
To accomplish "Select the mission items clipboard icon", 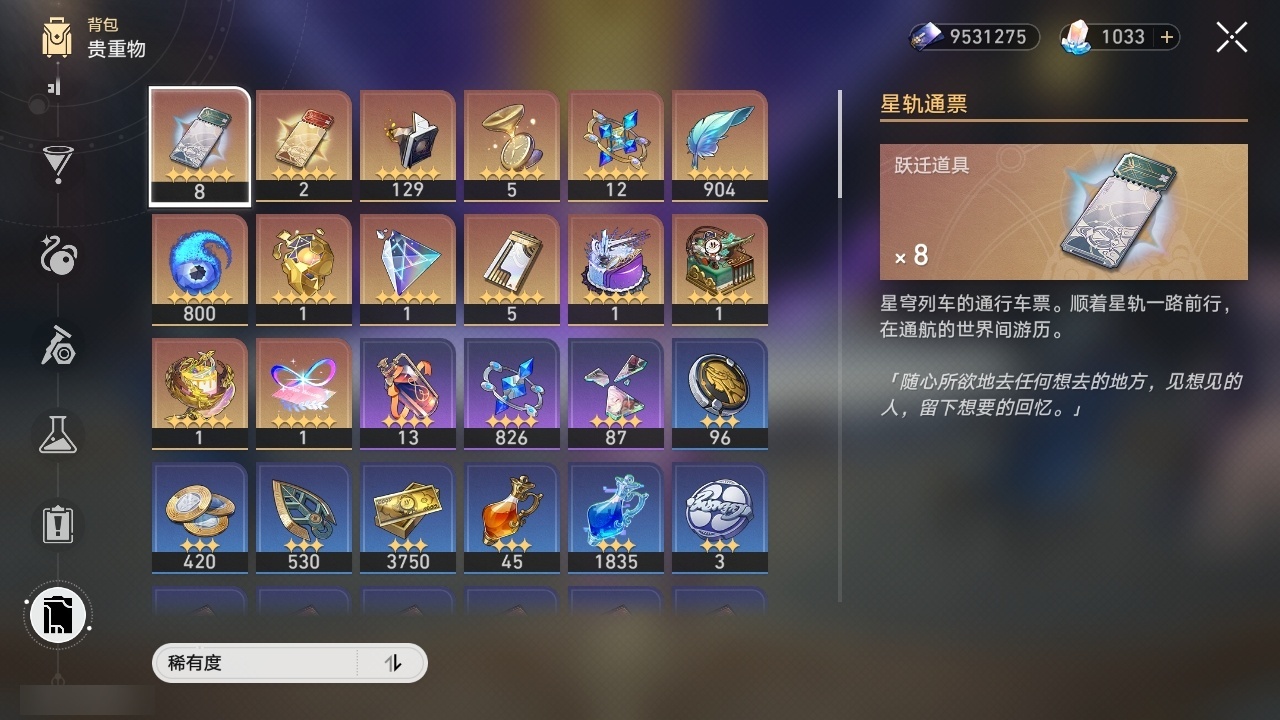I will click(x=57, y=525).
